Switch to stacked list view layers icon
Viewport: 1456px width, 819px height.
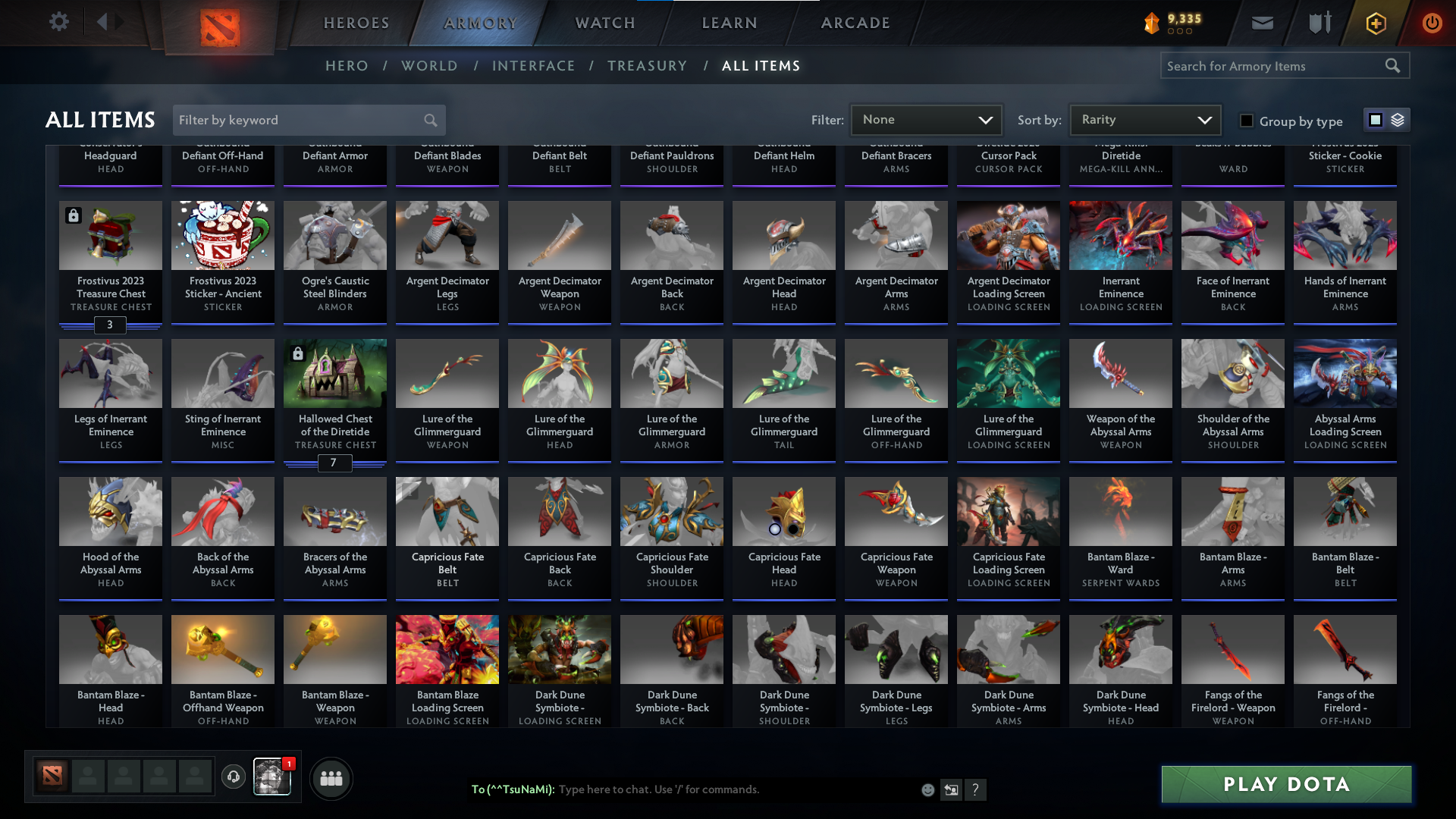tap(1396, 120)
